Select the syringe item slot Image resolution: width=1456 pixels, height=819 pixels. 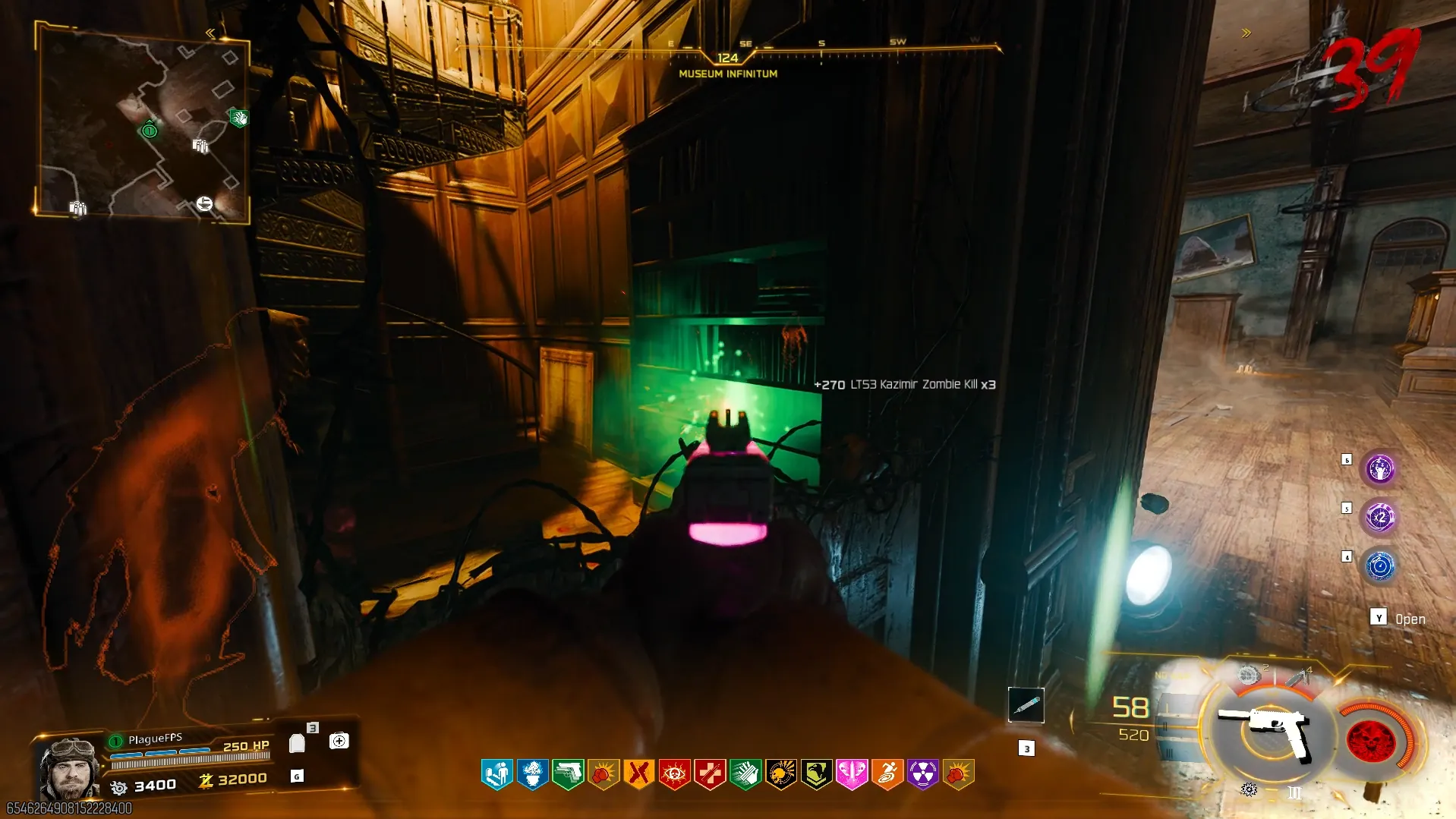tap(1026, 705)
